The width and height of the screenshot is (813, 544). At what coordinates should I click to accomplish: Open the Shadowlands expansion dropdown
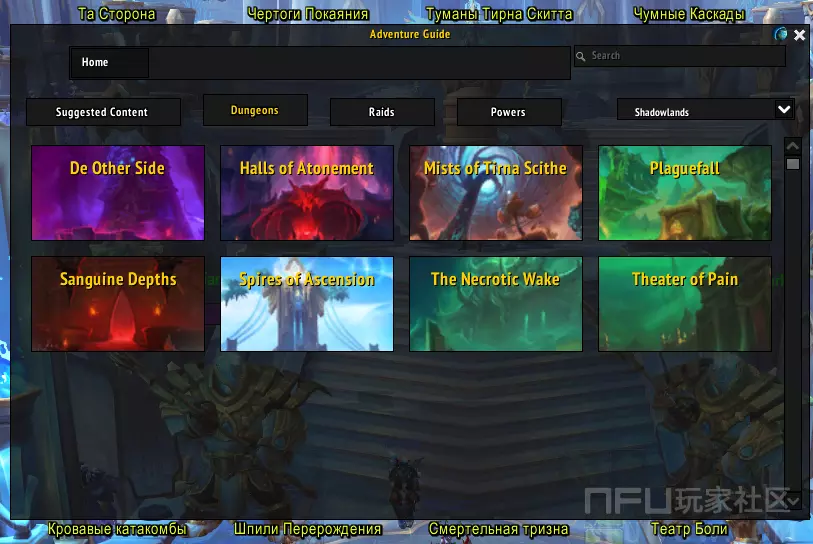(784, 110)
